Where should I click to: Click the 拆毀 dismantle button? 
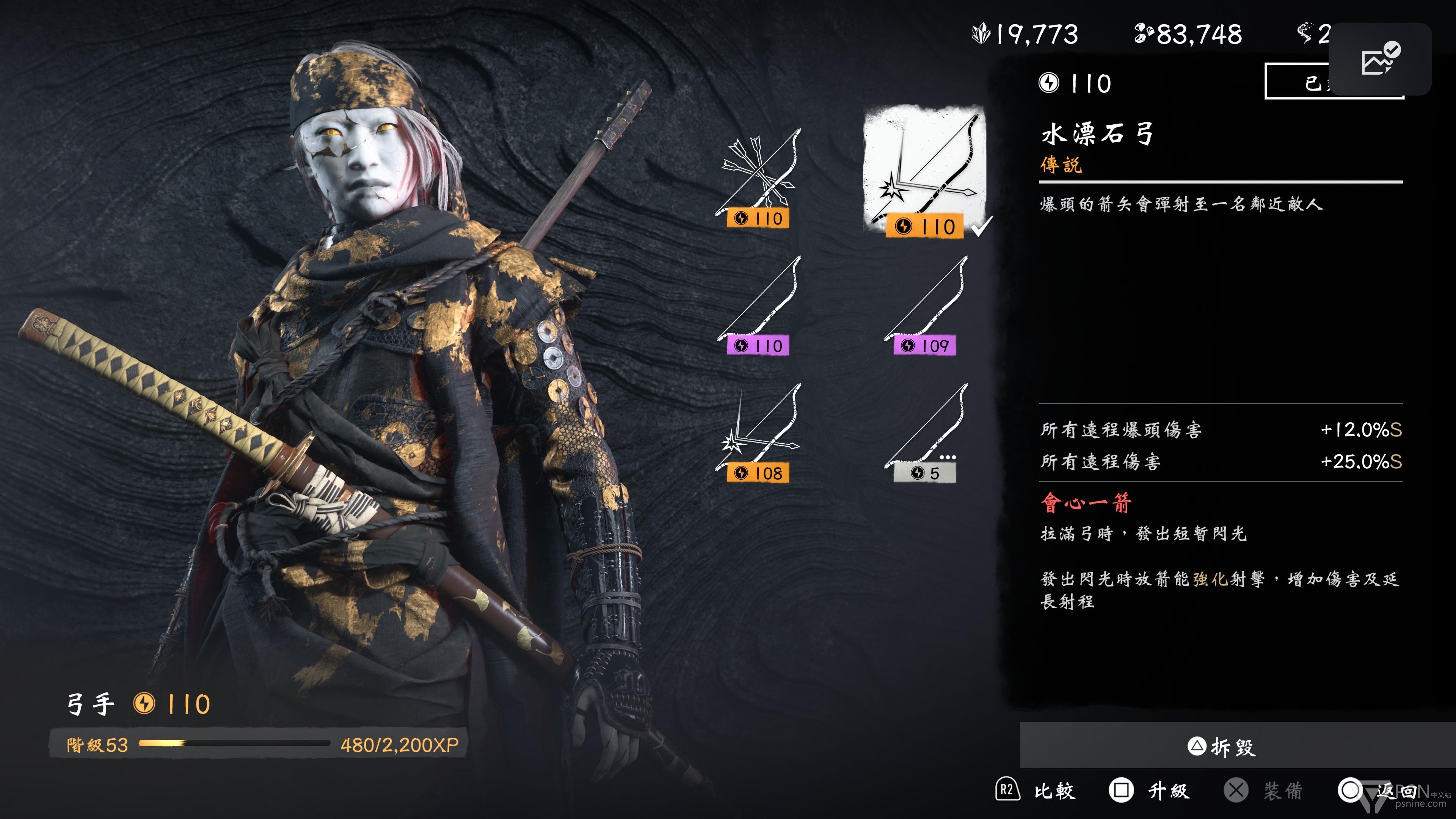pyautogui.click(x=1222, y=747)
